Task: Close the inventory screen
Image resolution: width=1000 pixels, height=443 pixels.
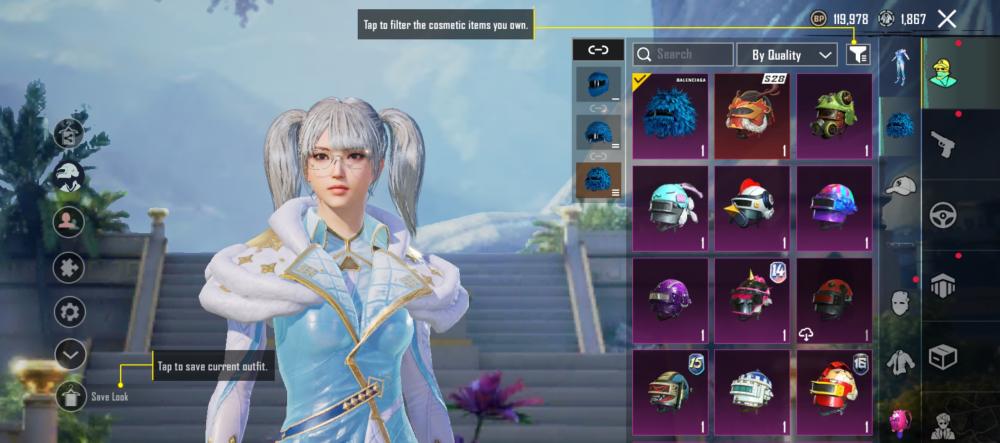Action: (947, 19)
